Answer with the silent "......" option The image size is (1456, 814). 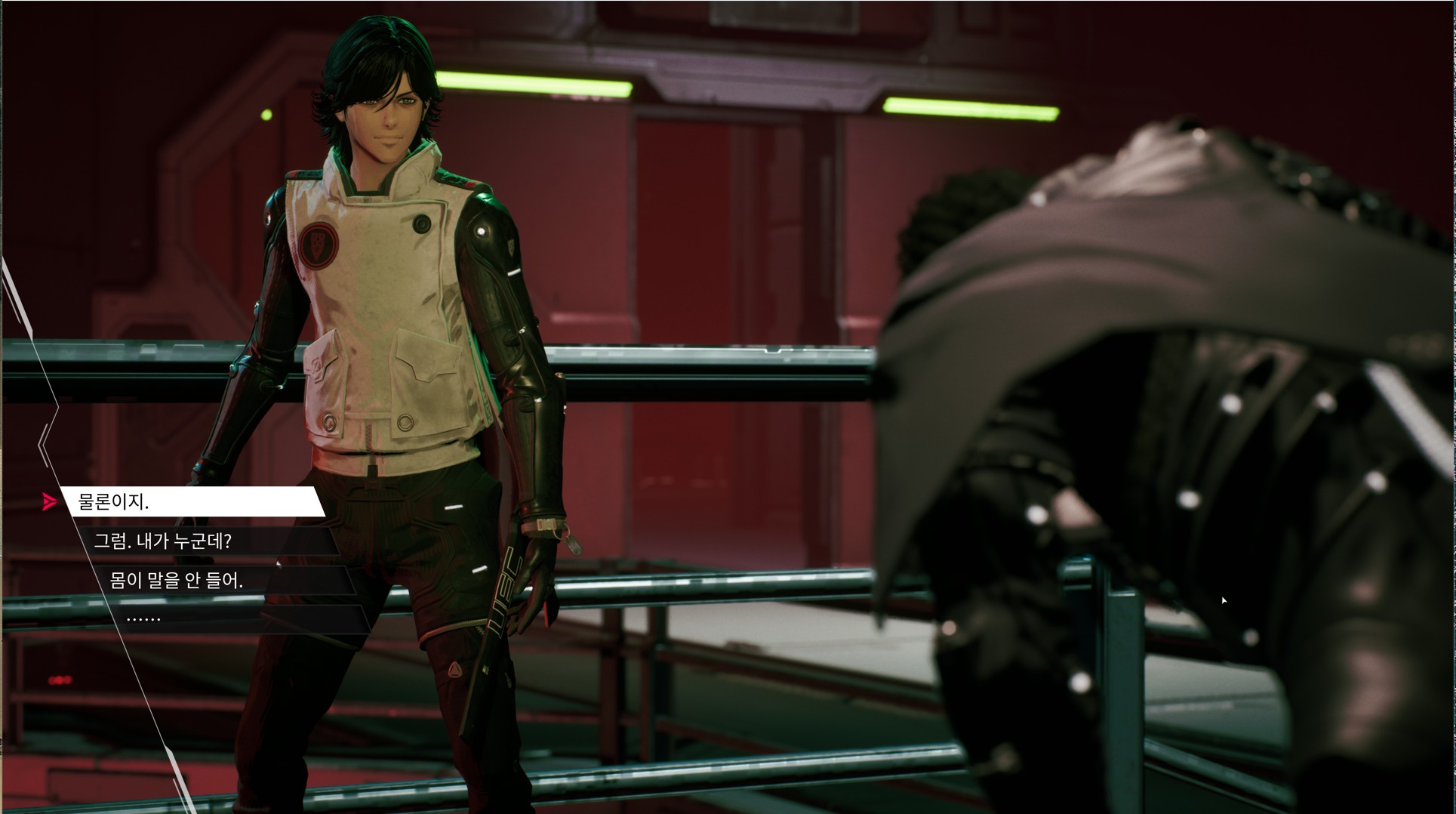(234, 618)
